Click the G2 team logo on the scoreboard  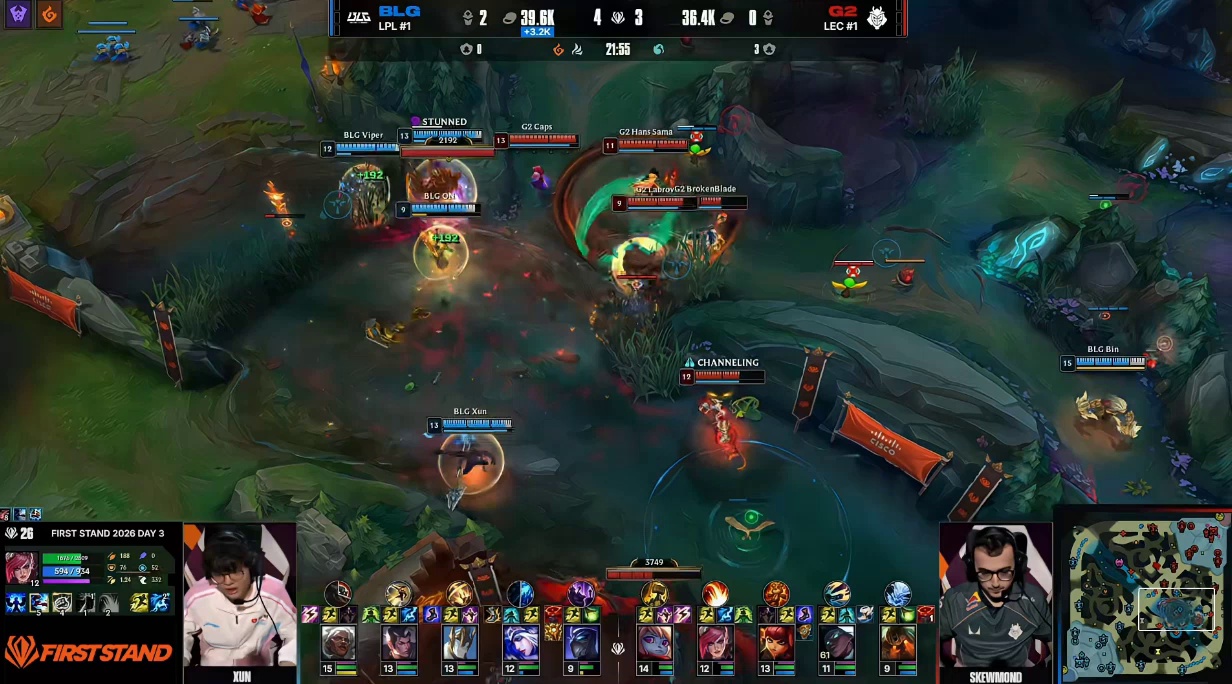click(877, 17)
